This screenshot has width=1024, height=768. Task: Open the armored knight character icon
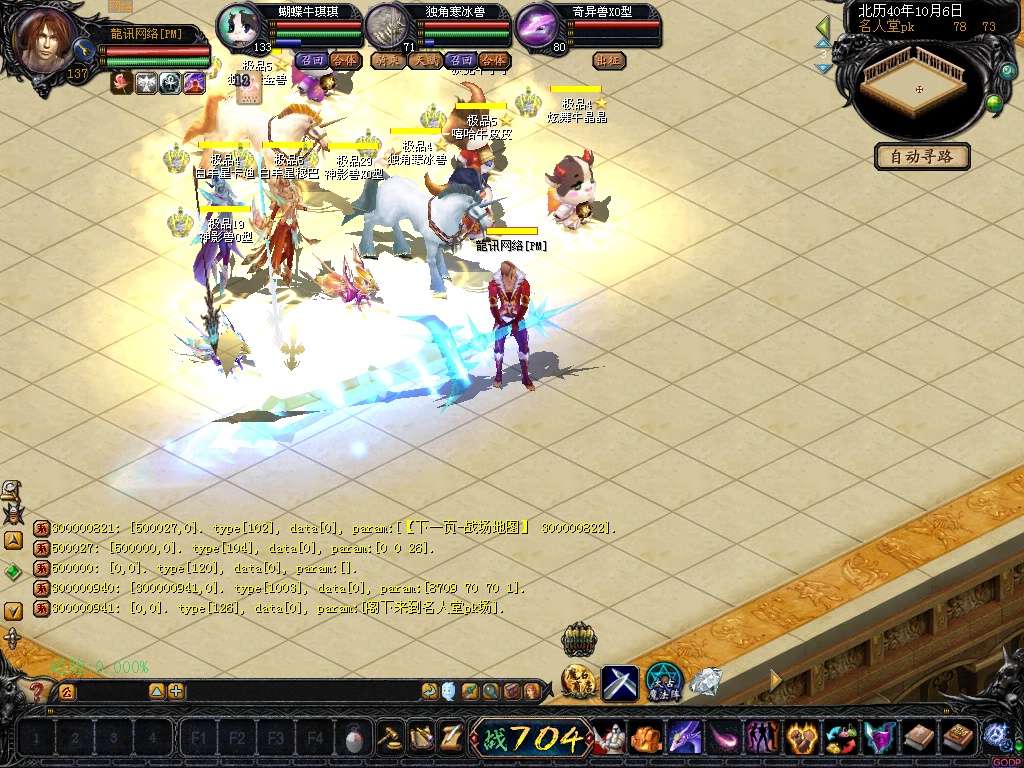pos(610,739)
